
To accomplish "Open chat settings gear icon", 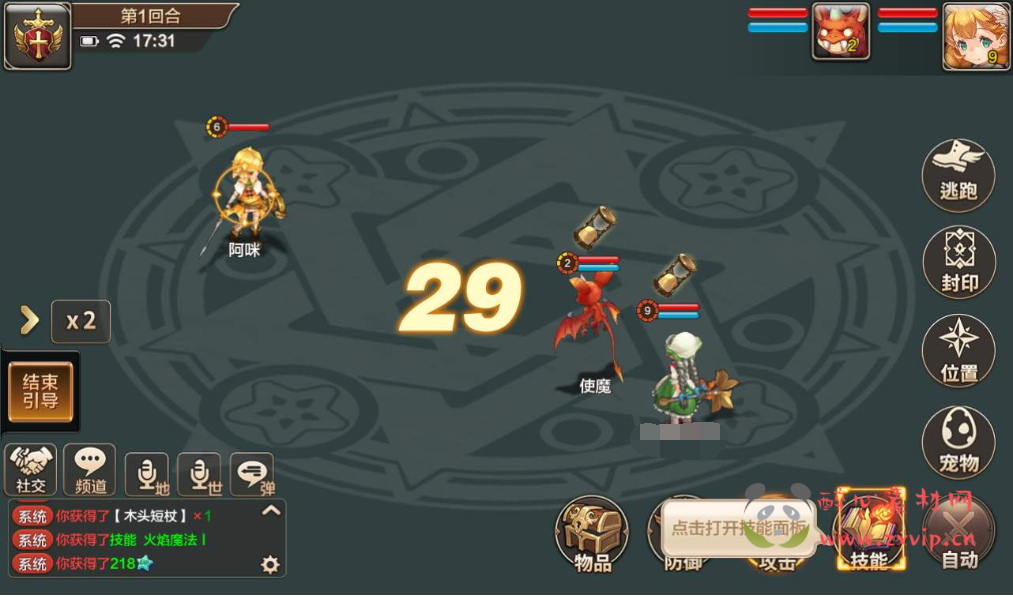I will point(270,565).
